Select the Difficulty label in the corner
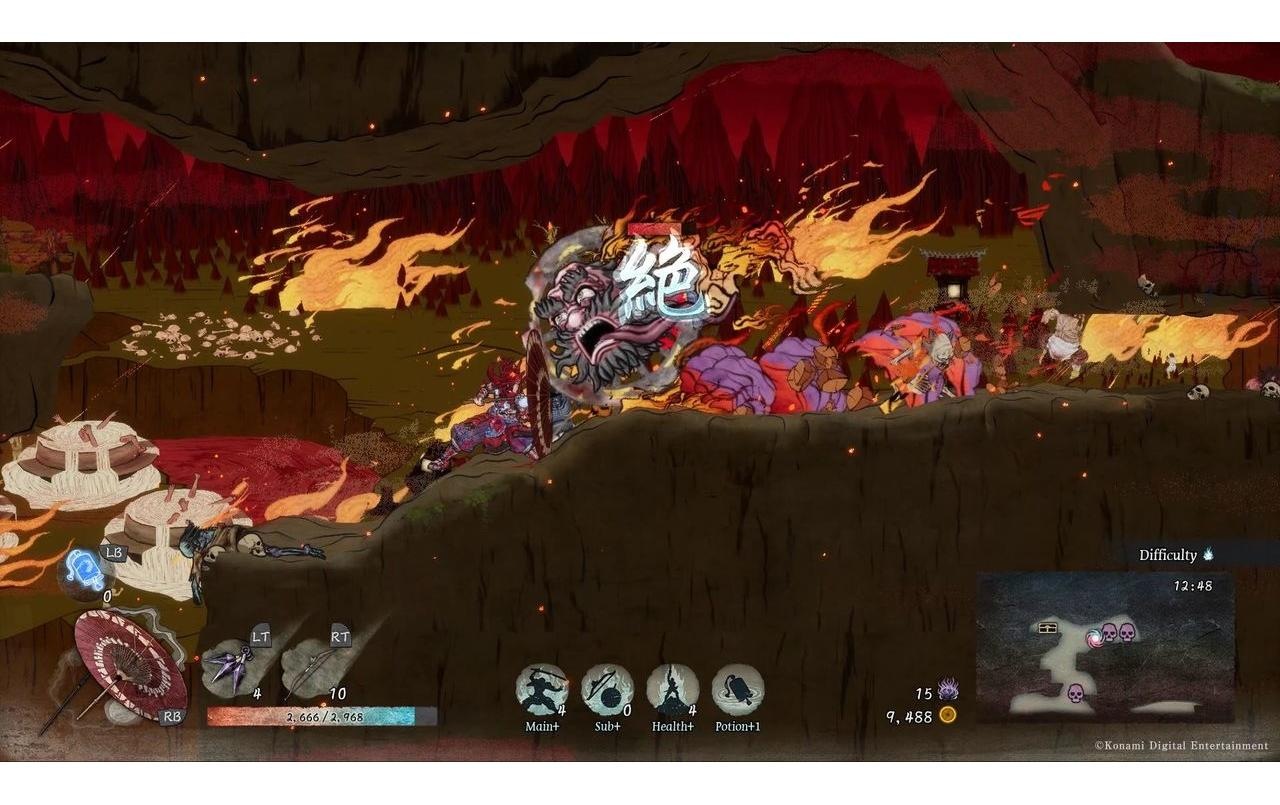Screen dimensions: 1280x805 coord(1170,554)
